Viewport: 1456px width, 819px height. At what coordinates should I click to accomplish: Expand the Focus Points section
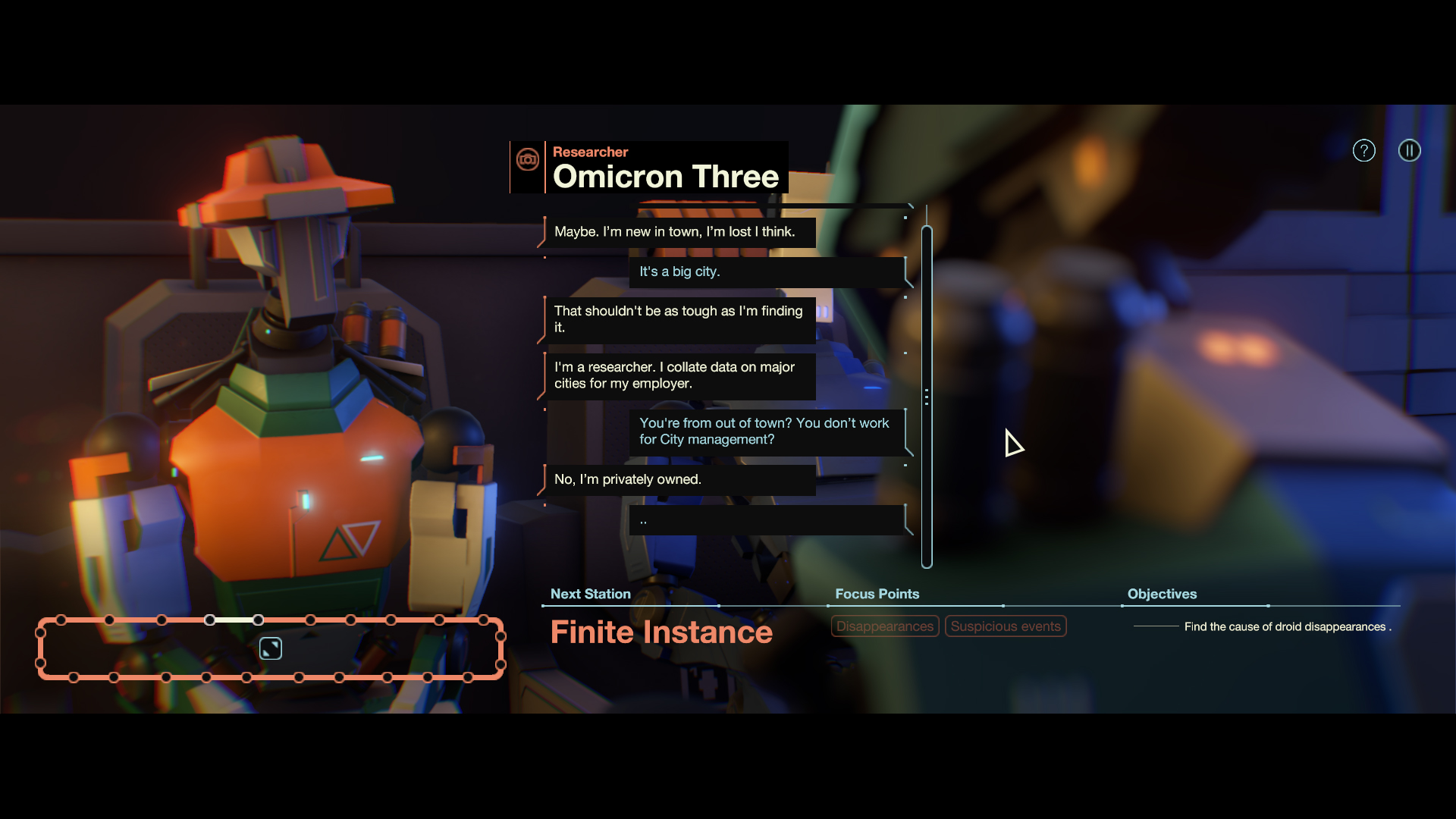[877, 594]
